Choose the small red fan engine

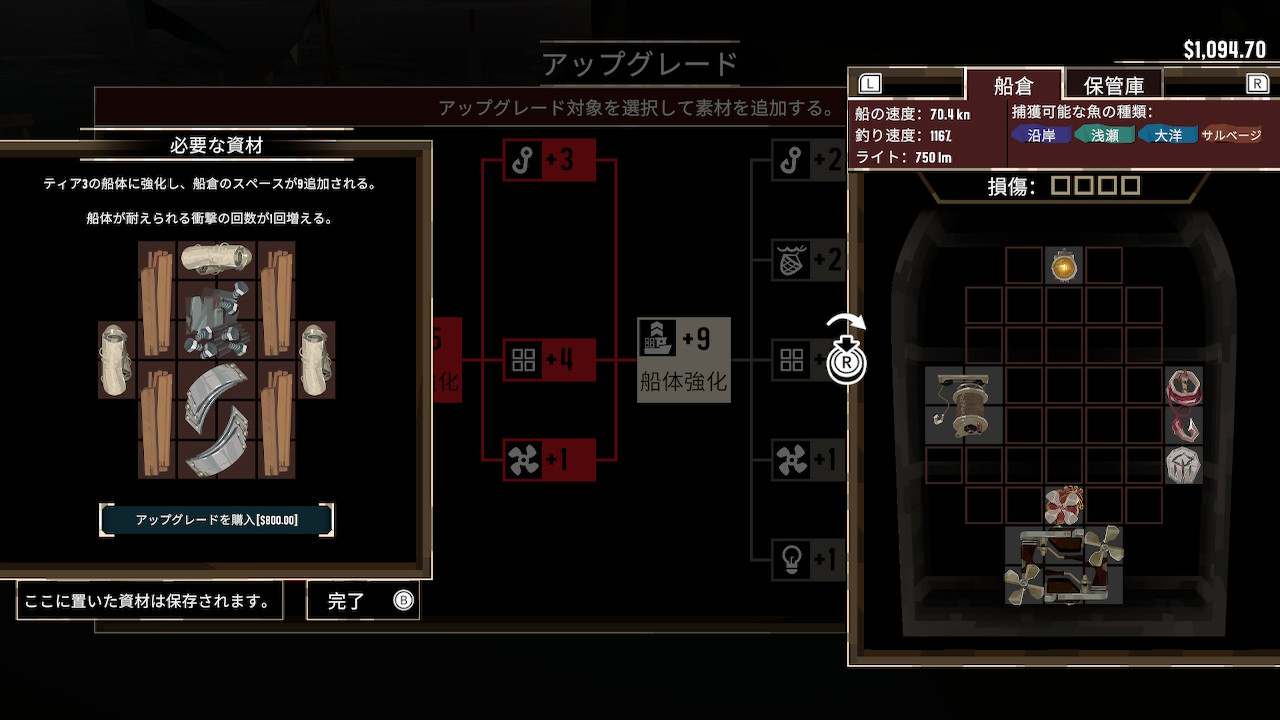pyautogui.click(x=1064, y=506)
